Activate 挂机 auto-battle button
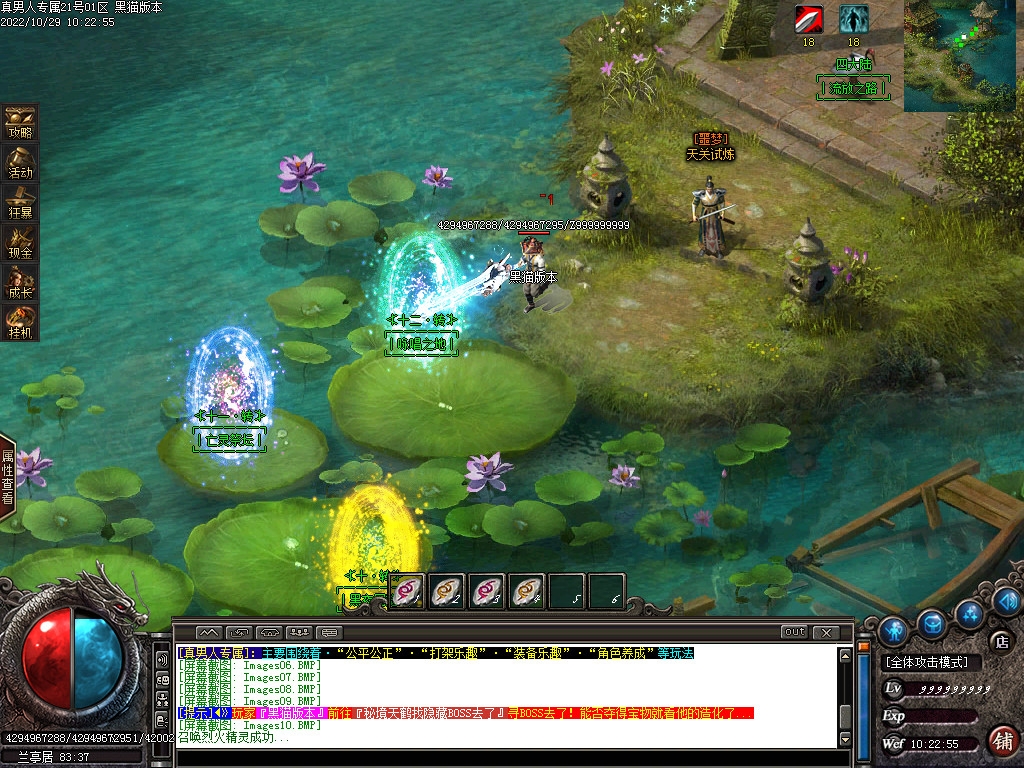Viewport: 1024px width, 768px height. [x=20, y=321]
